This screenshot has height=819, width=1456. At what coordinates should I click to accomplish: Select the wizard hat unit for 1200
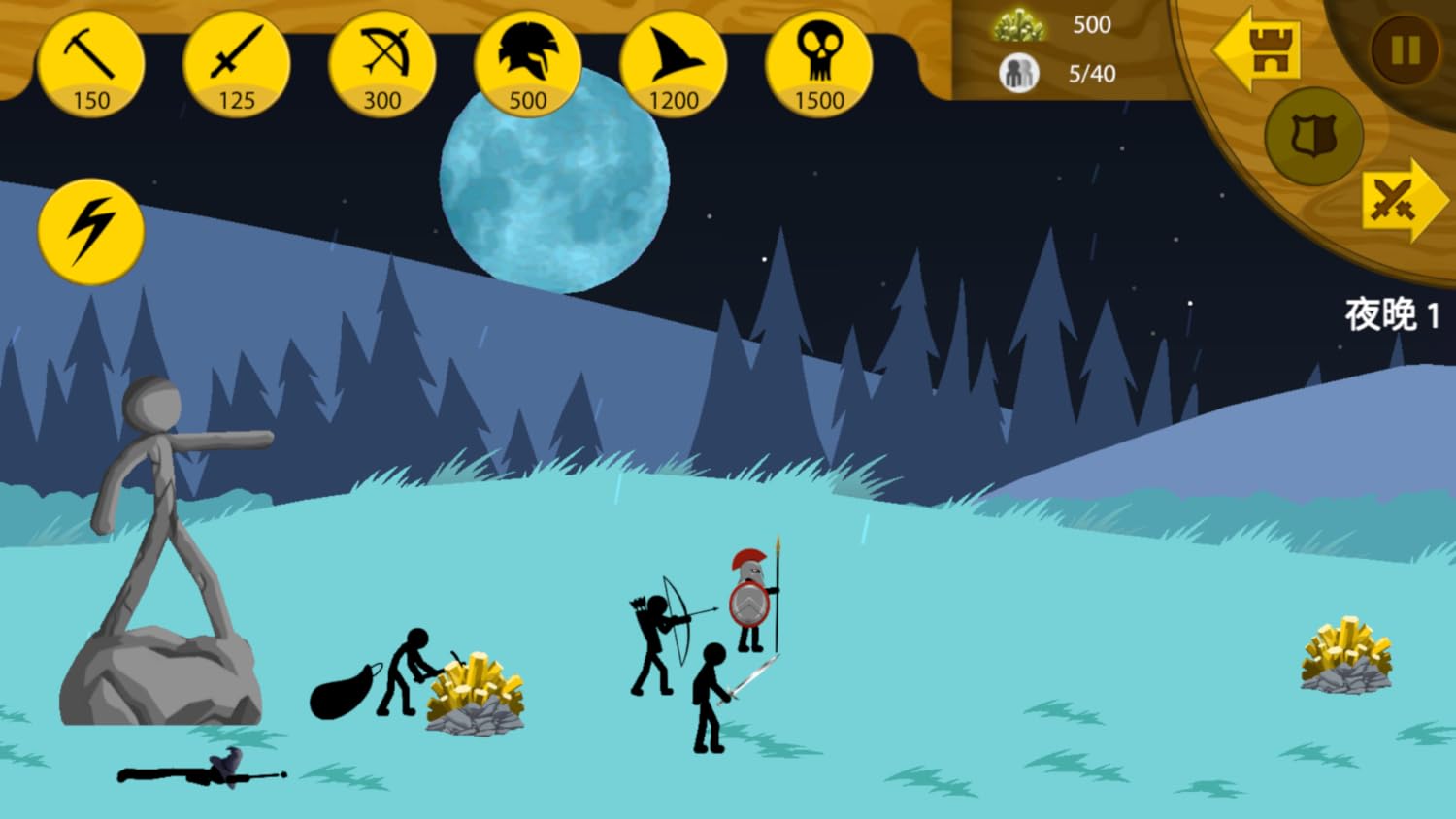tap(674, 66)
